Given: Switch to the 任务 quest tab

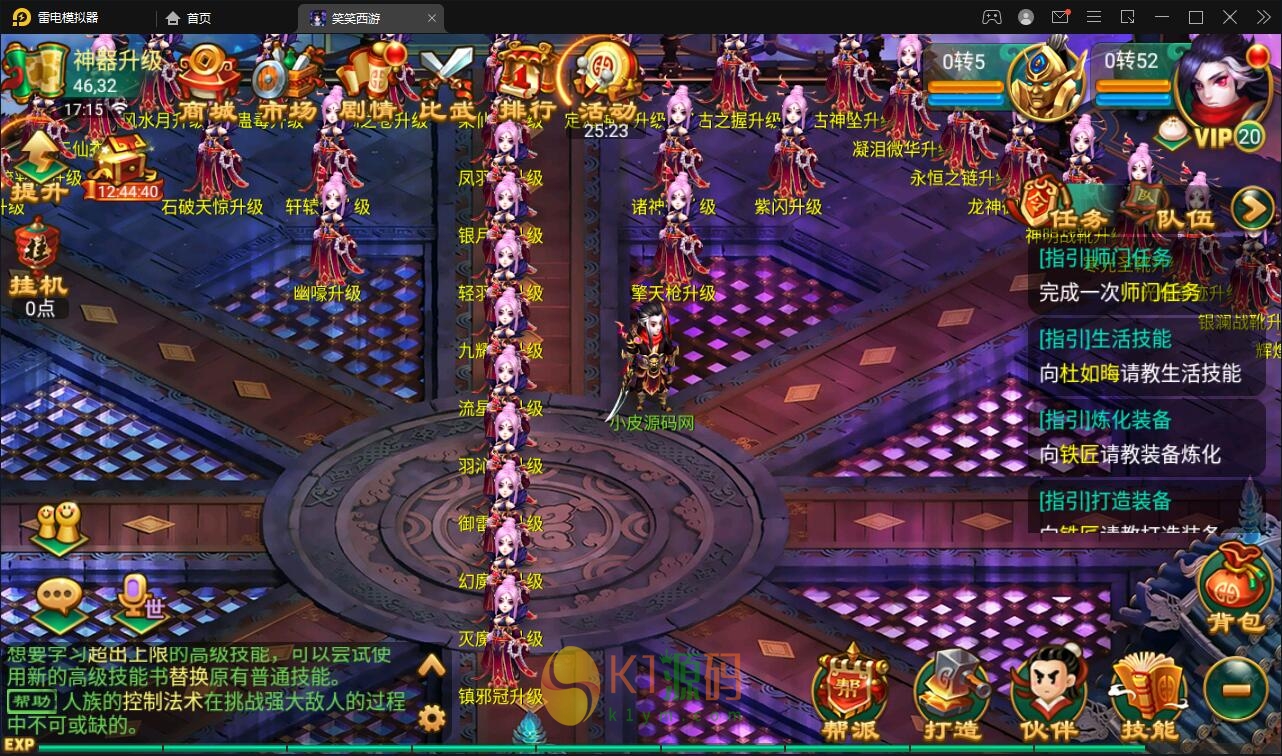Looking at the screenshot, I should 1064,211.
